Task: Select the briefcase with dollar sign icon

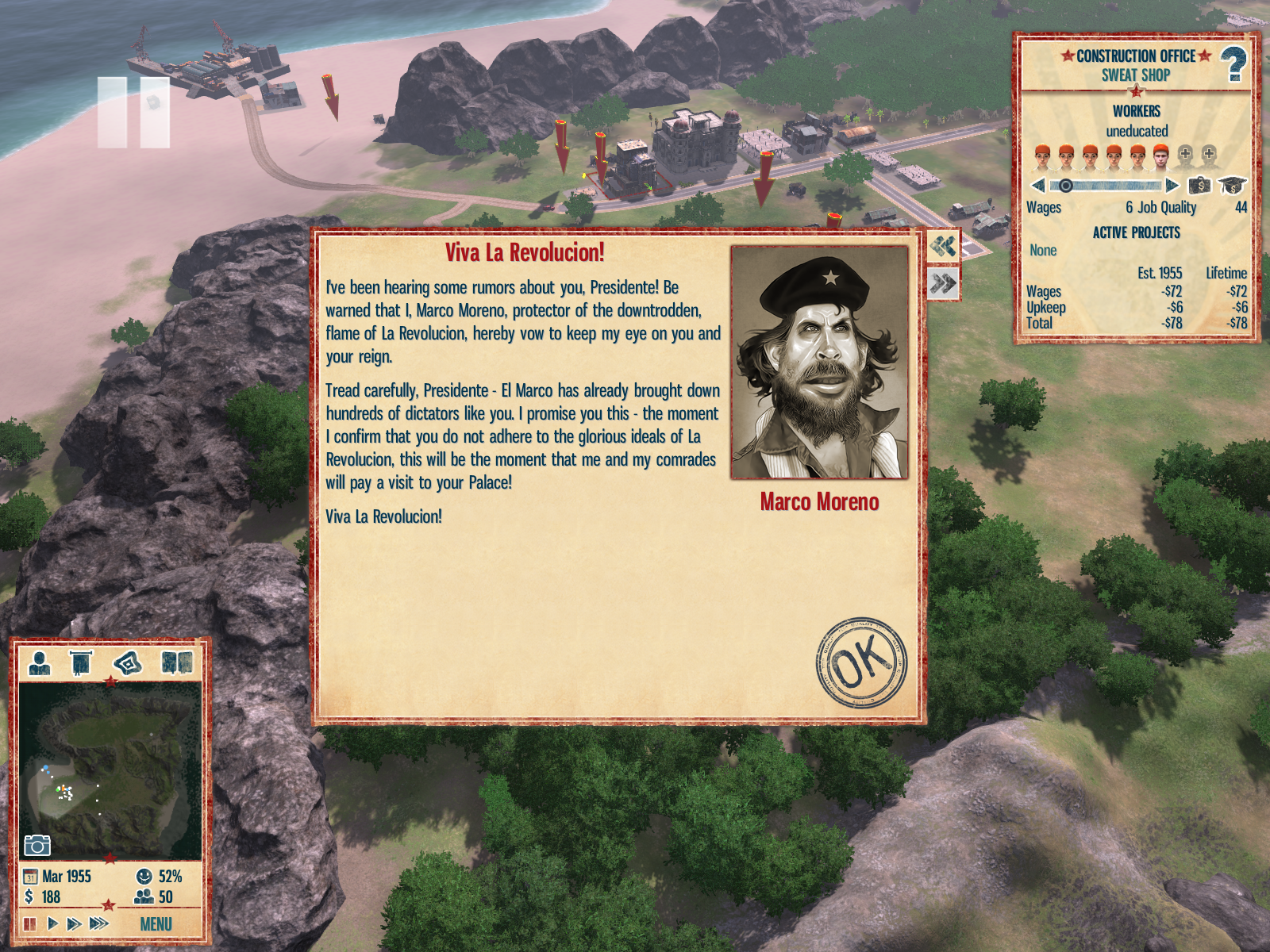Action: pos(1199,186)
